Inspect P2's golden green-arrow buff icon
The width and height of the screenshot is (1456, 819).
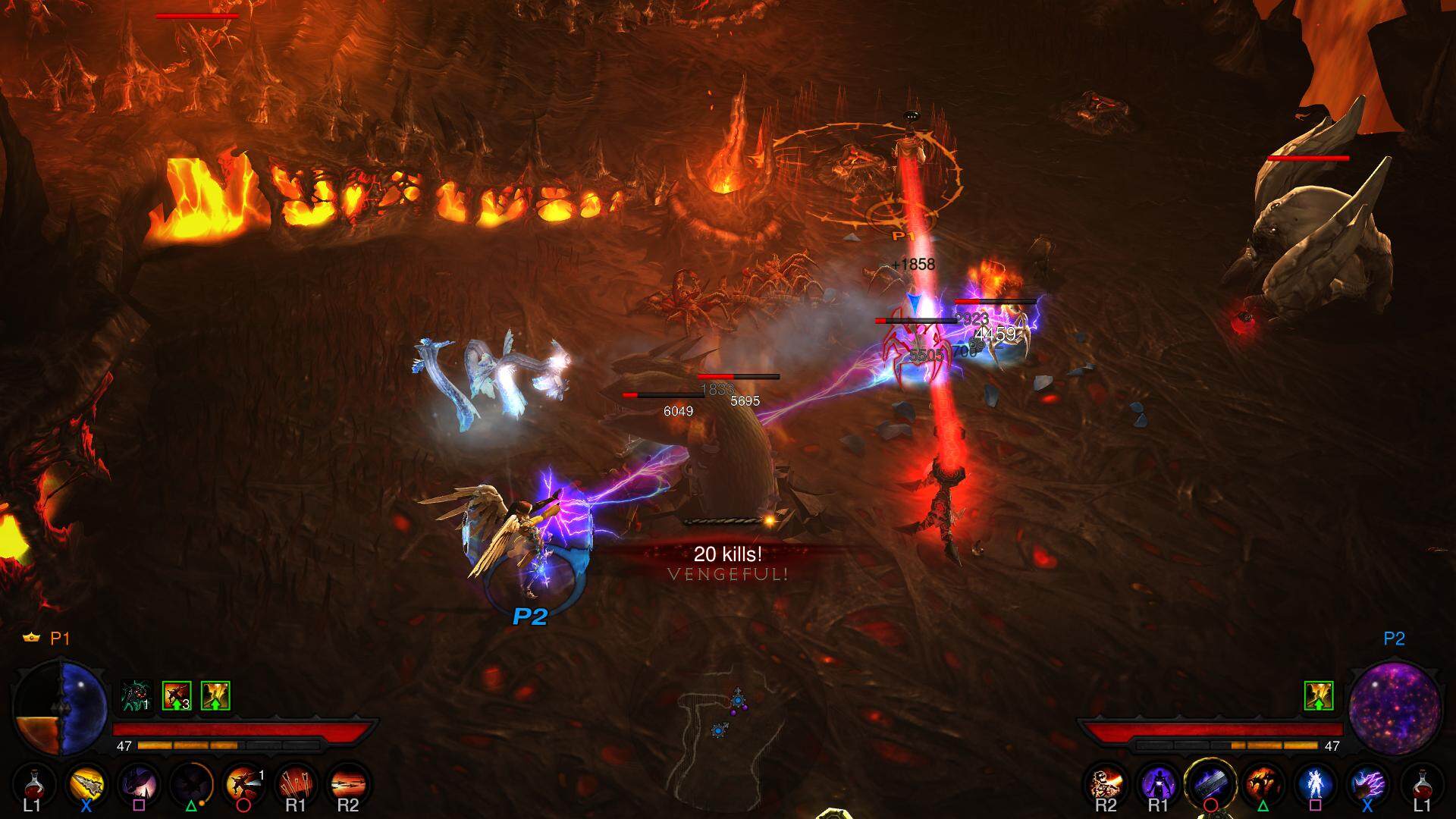[1319, 695]
